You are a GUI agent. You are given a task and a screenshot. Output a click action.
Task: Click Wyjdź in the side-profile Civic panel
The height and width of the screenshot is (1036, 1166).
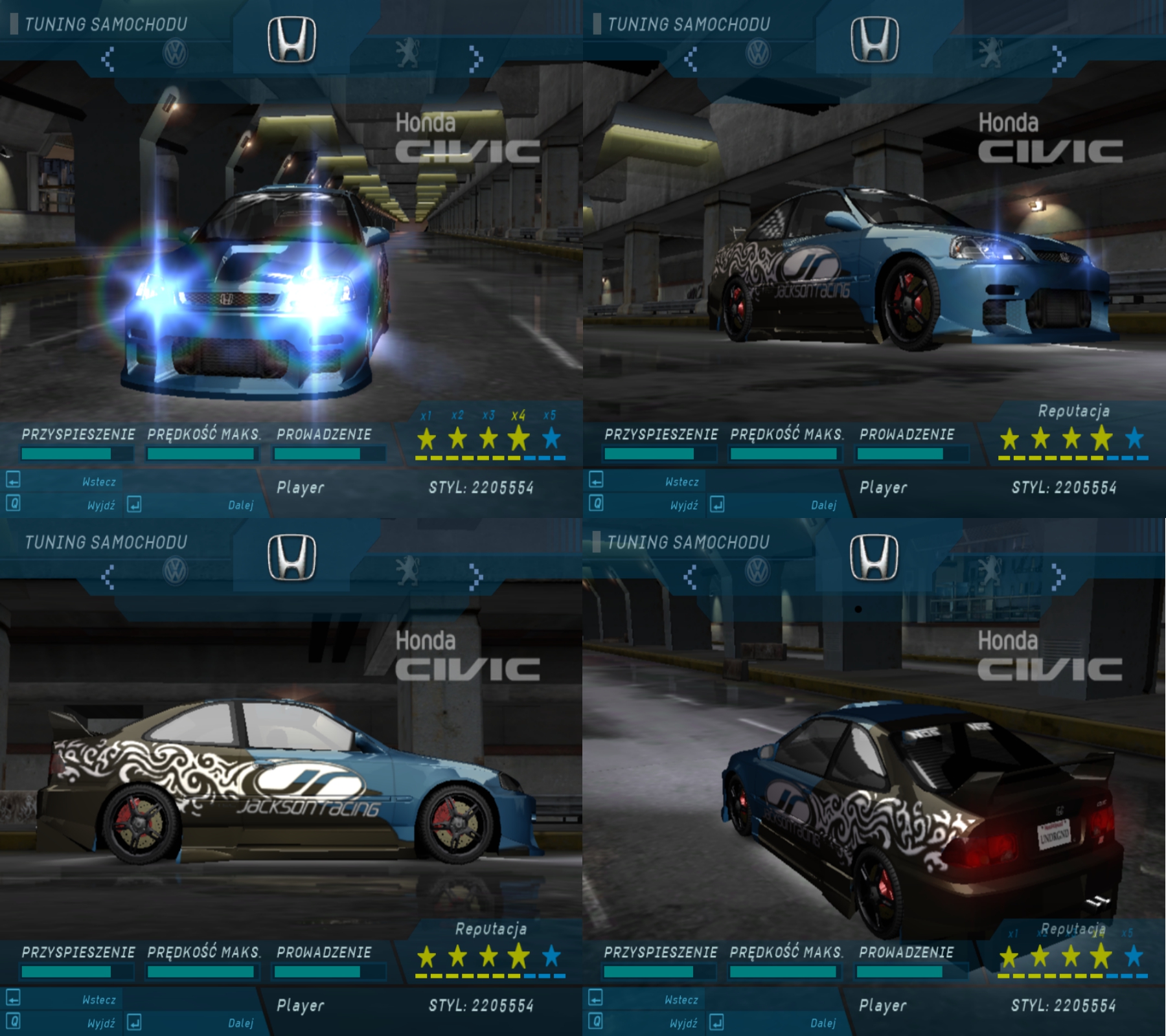tap(101, 1023)
